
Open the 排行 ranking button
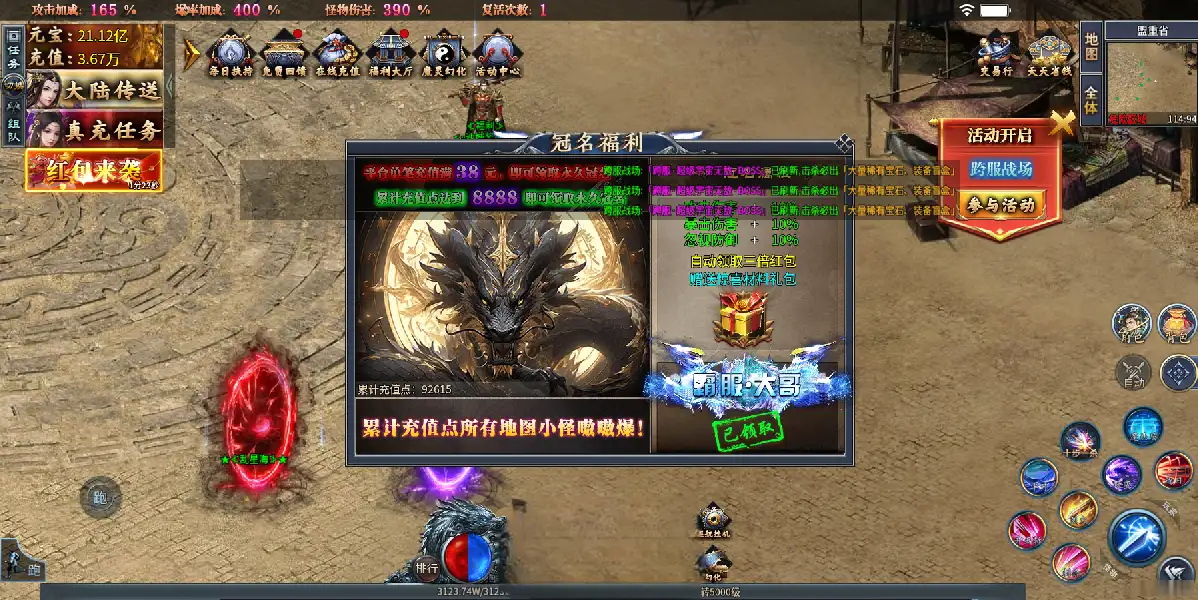click(x=427, y=566)
